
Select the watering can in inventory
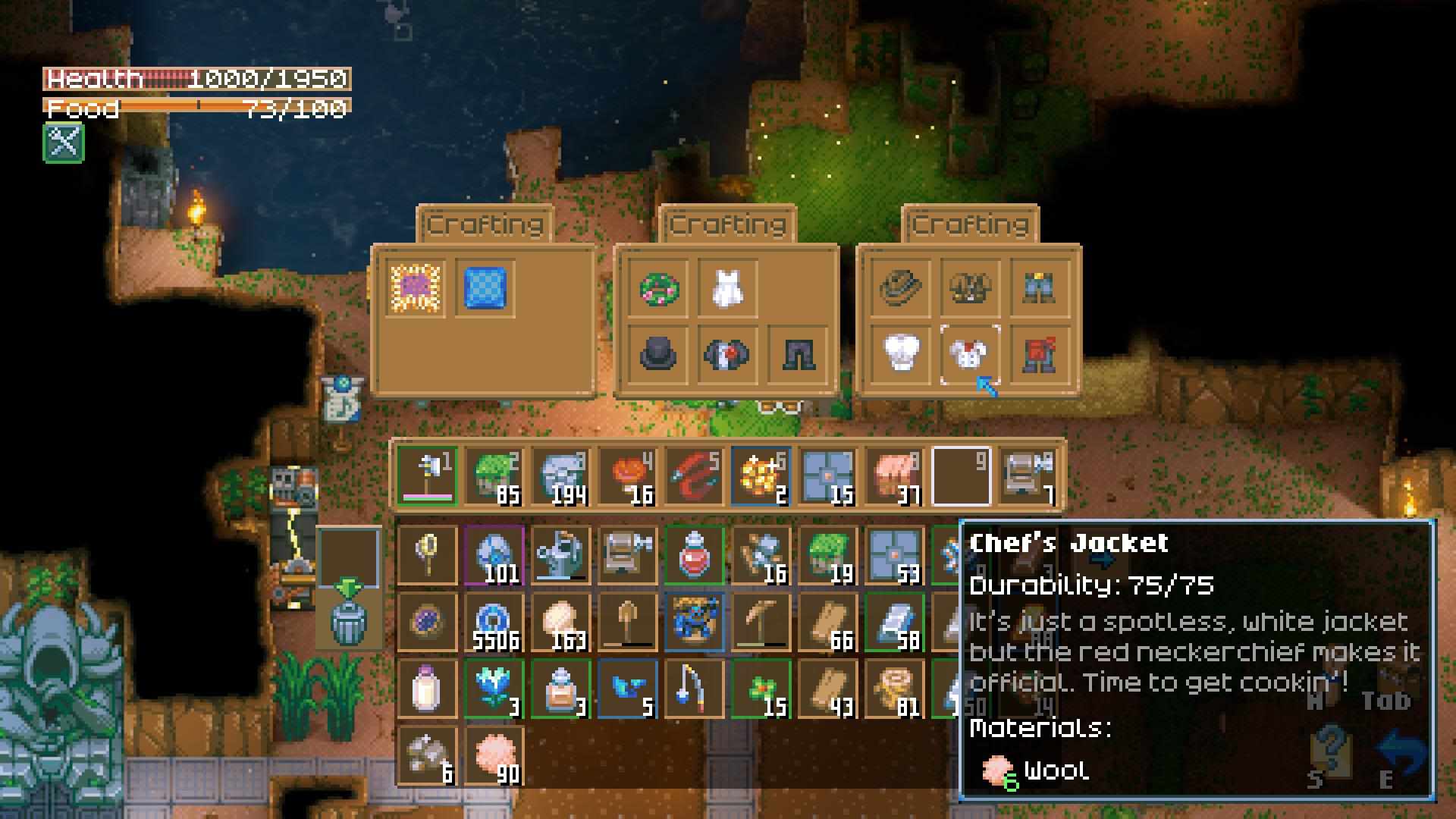tap(560, 556)
